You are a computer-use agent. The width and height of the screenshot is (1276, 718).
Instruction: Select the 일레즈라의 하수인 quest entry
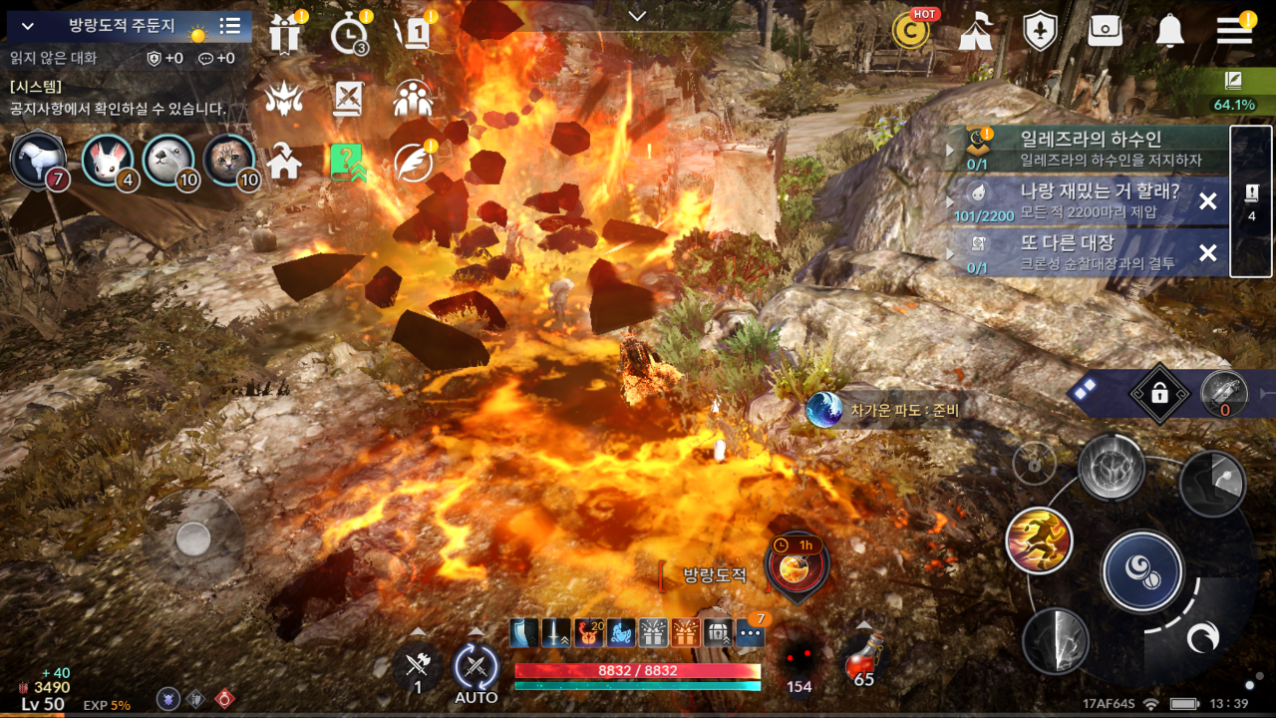pos(1088,148)
